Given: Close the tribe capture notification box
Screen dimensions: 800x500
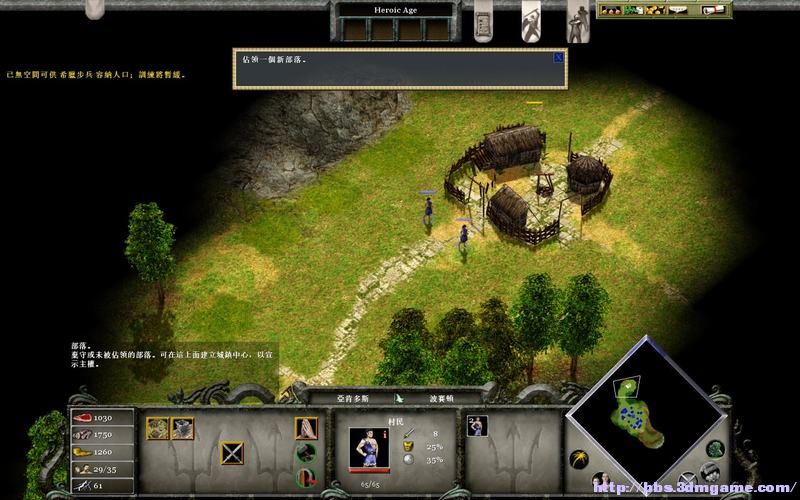Looking at the screenshot, I should [558, 57].
